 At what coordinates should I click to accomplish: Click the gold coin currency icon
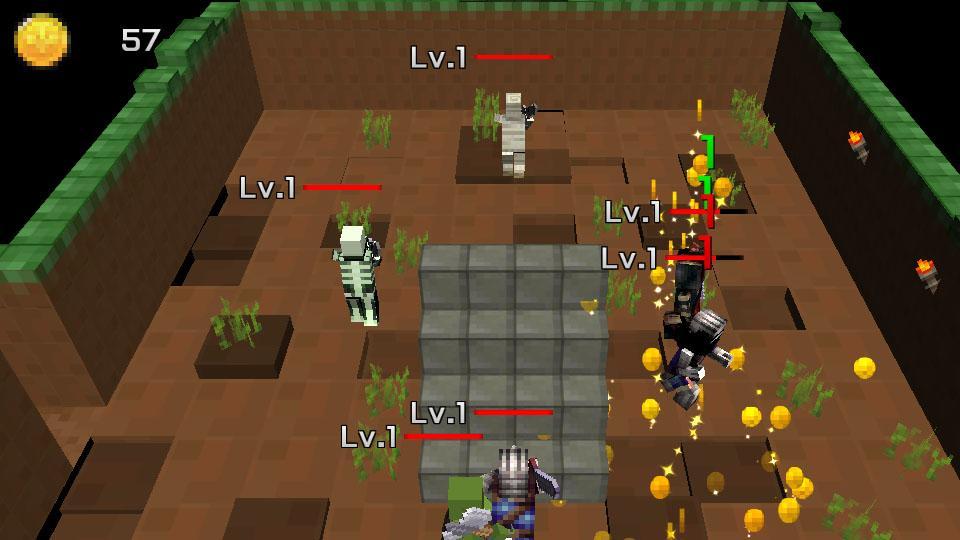tap(42, 40)
